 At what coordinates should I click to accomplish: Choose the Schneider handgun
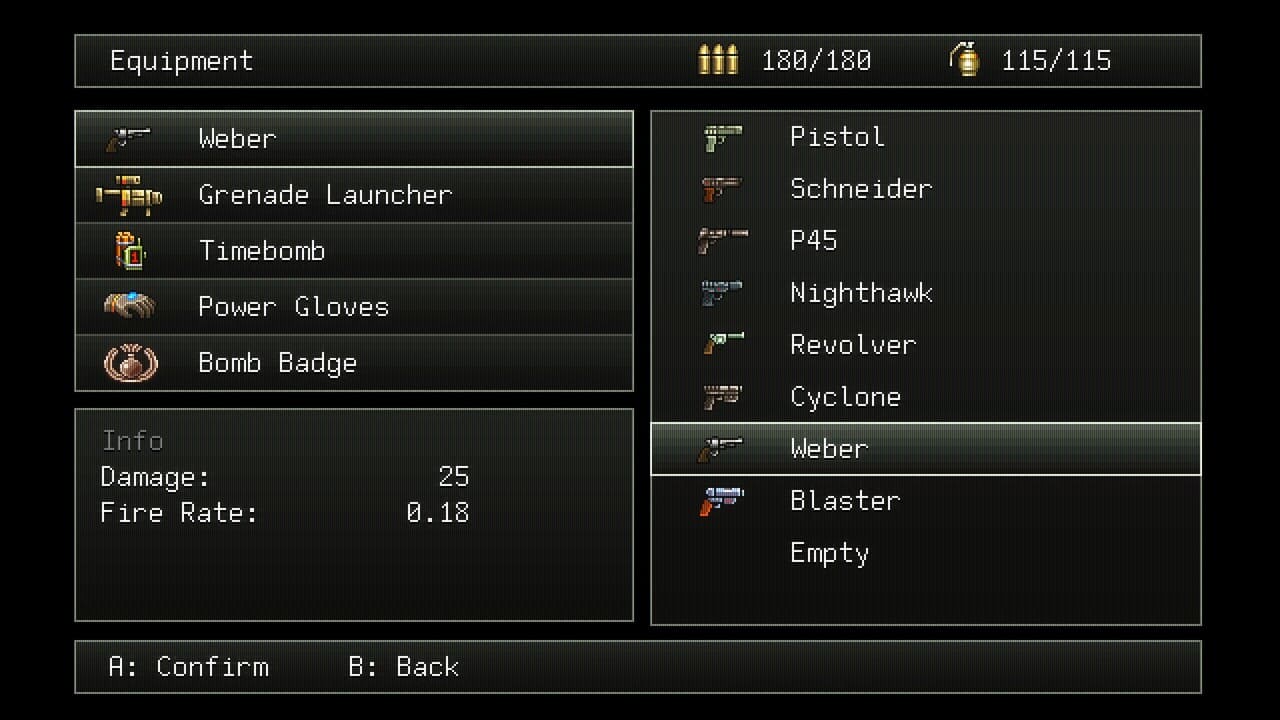coord(860,189)
